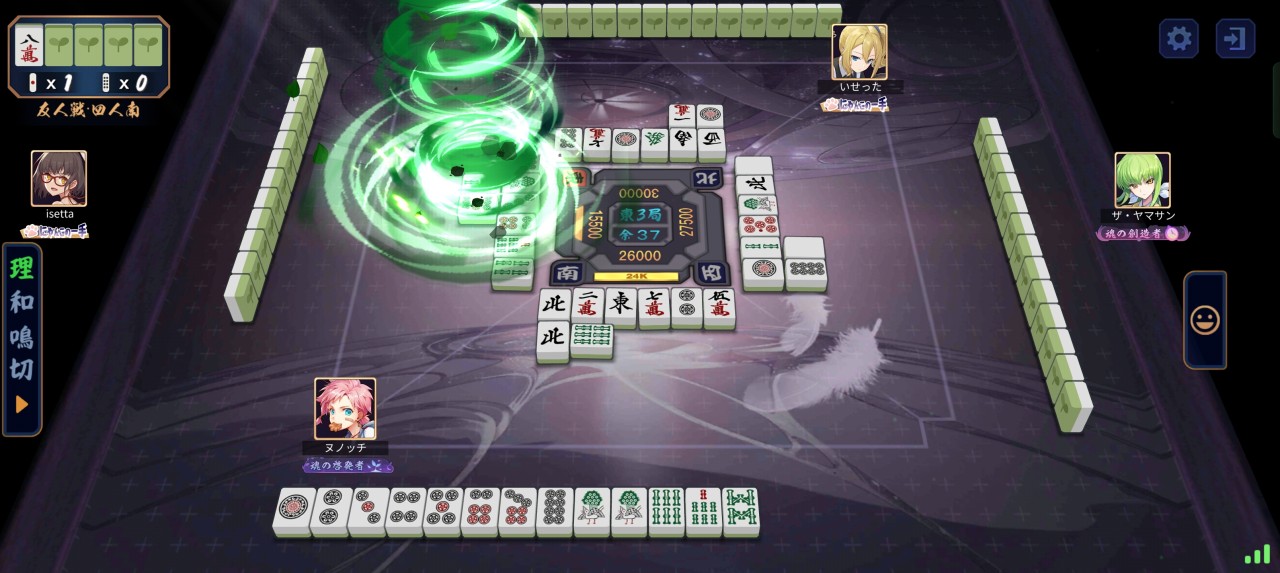Toggle the 切 auto-discard option
Image resolution: width=1280 pixels, height=573 pixels.
(22, 370)
